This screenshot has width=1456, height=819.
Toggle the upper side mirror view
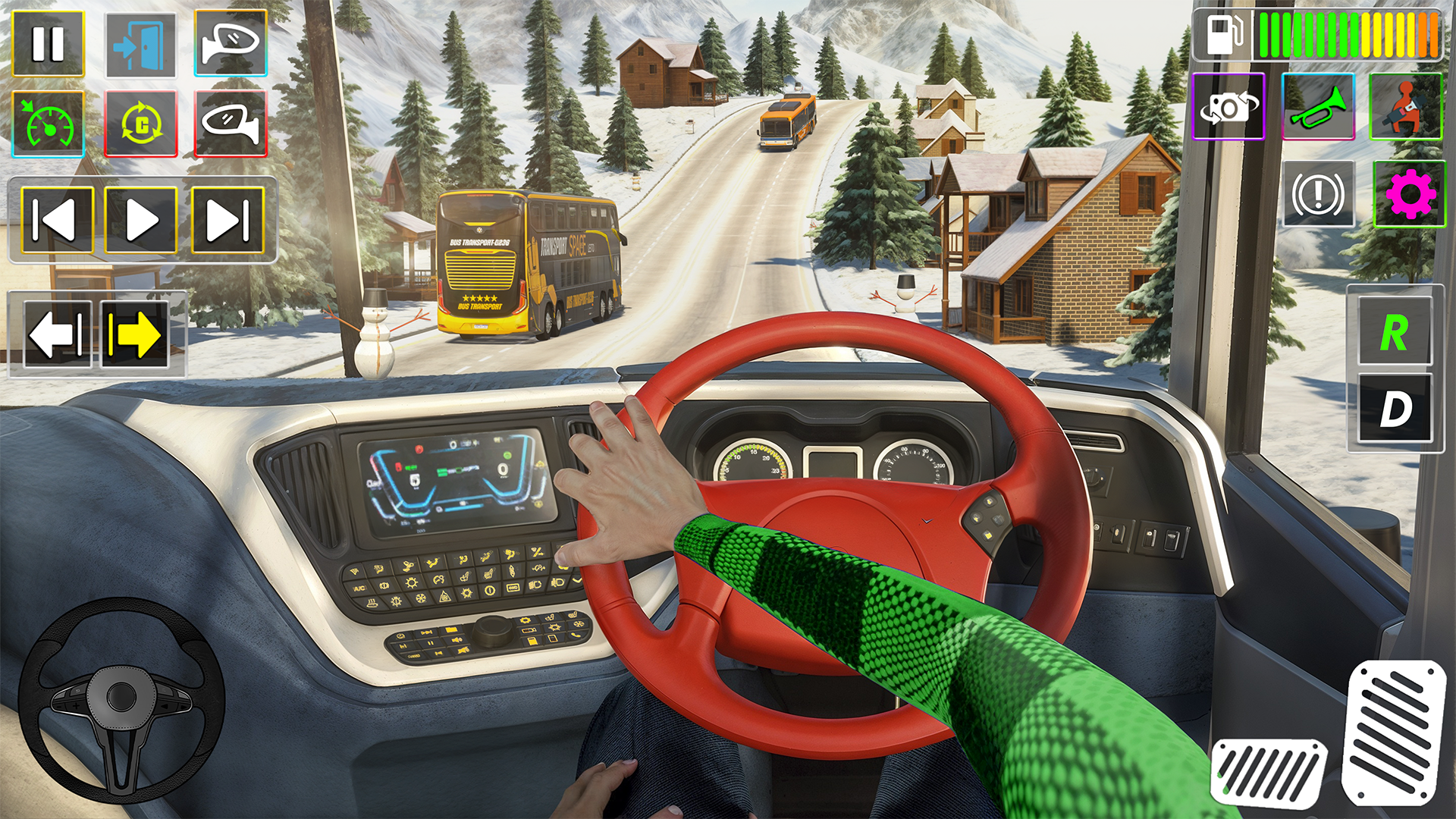click(231, 43)
